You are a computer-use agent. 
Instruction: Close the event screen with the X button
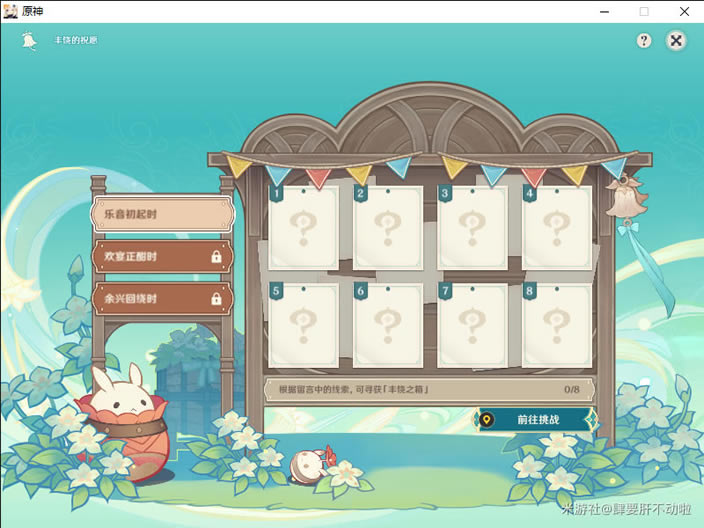pyautogui.click(x=677, y=40)
